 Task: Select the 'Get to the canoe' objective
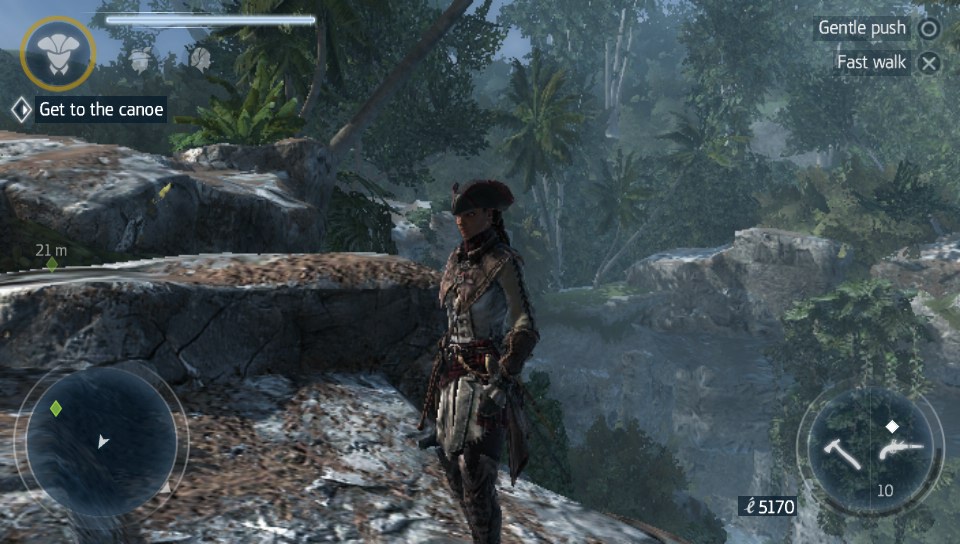(100, 110)
